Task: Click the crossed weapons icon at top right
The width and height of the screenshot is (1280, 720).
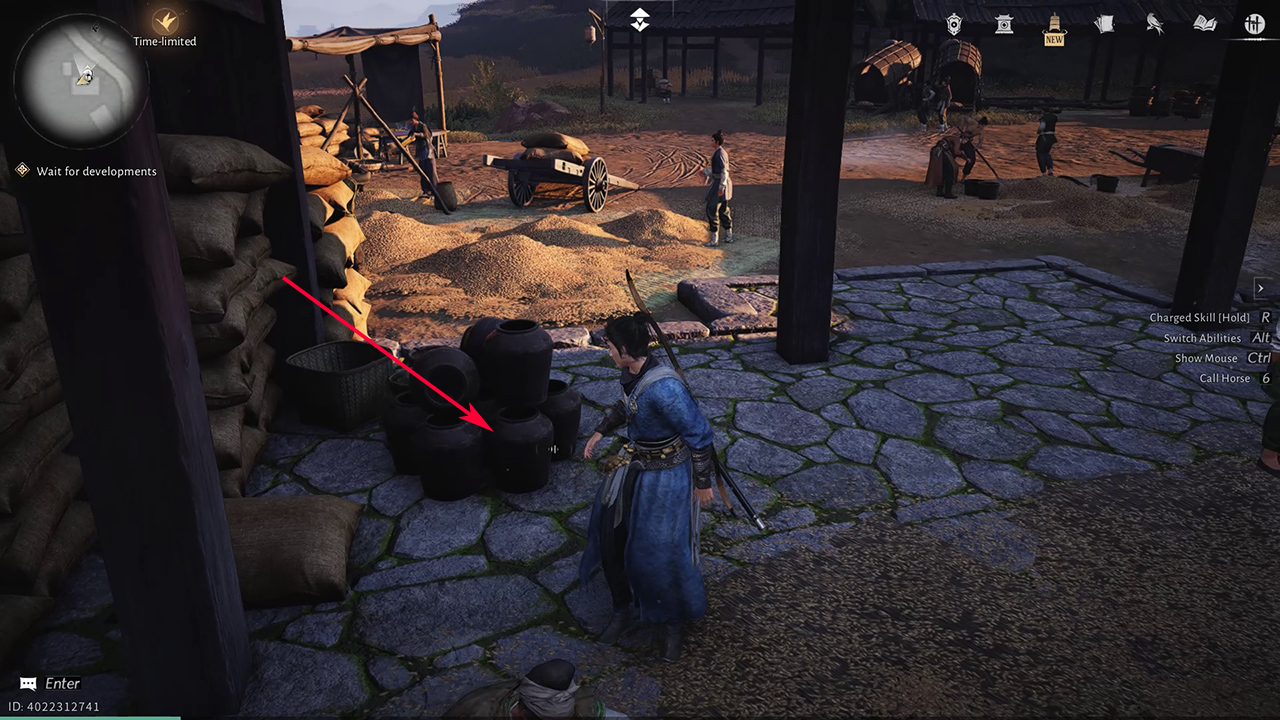Action: click(1254, 24)
